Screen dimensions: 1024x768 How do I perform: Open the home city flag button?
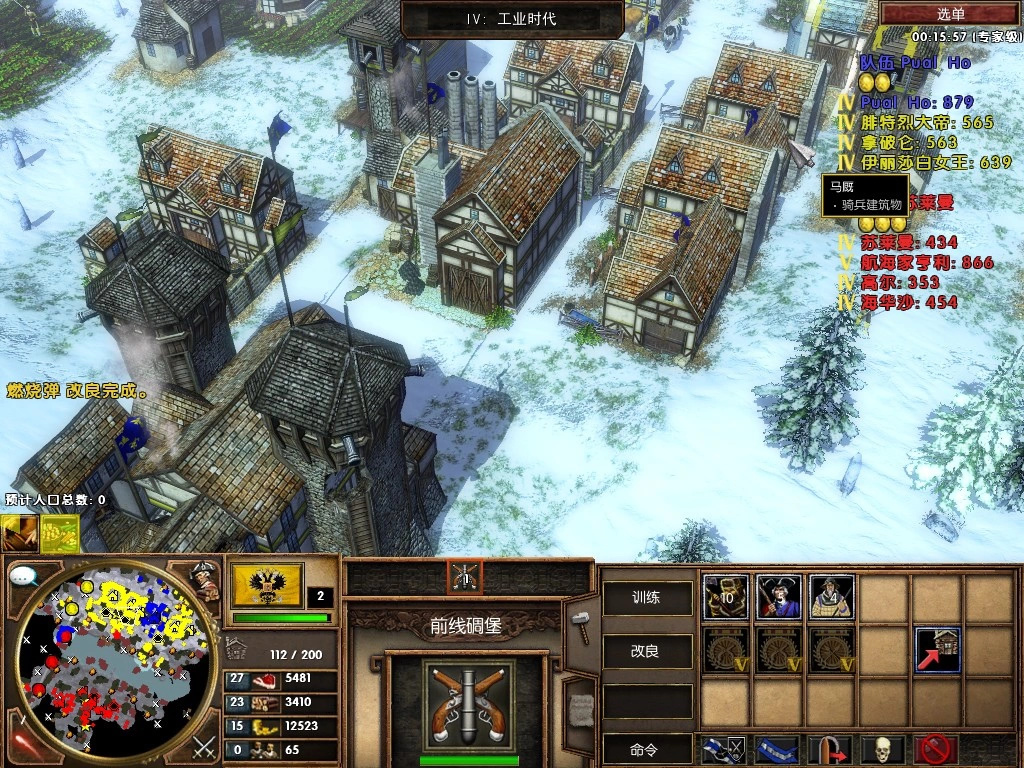267,586
